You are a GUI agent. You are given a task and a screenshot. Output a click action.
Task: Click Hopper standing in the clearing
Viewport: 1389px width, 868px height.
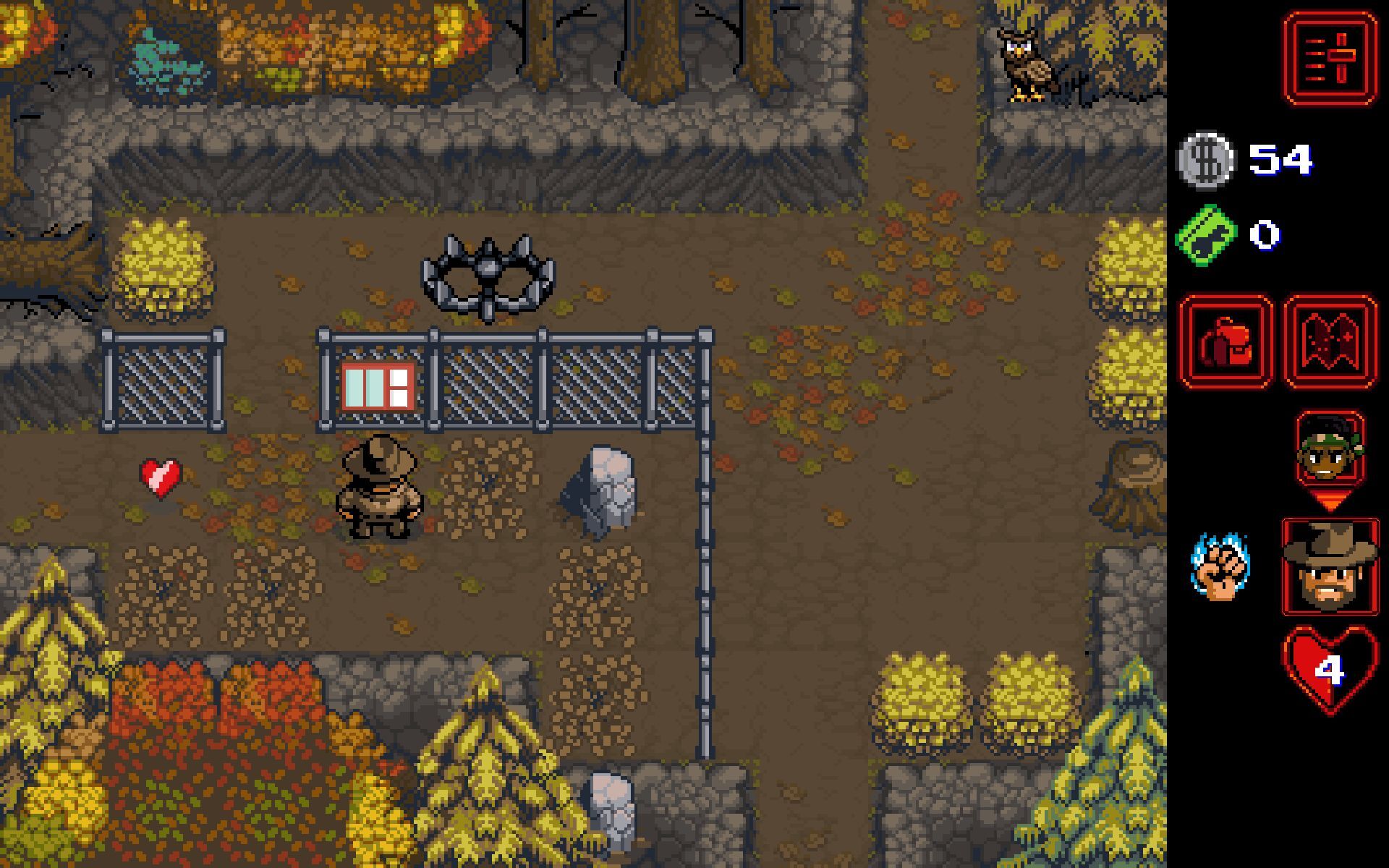(379, 488)
